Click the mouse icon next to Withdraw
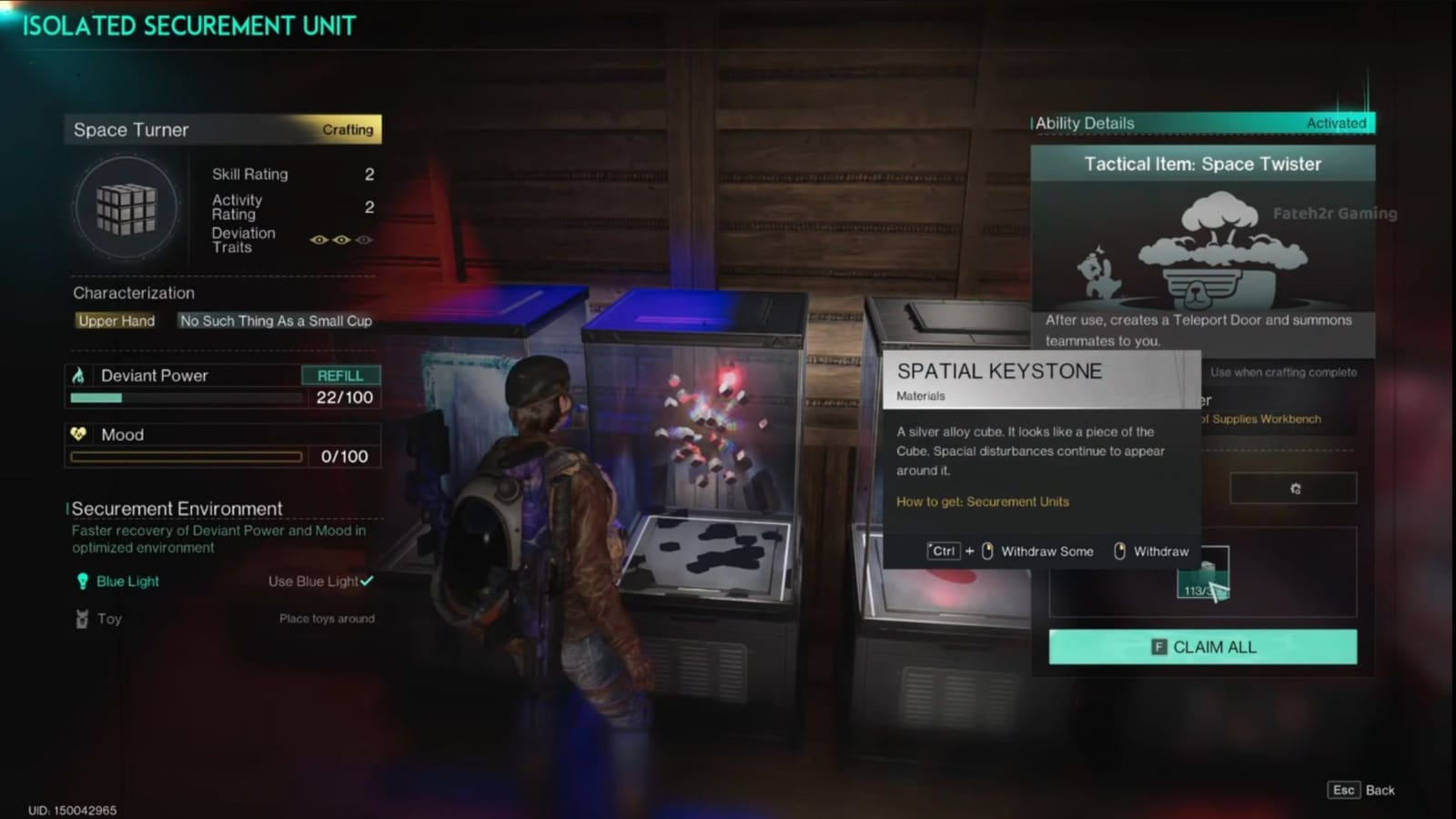The height and width of the screenshot is (819, 1456). click(1120, 551)
